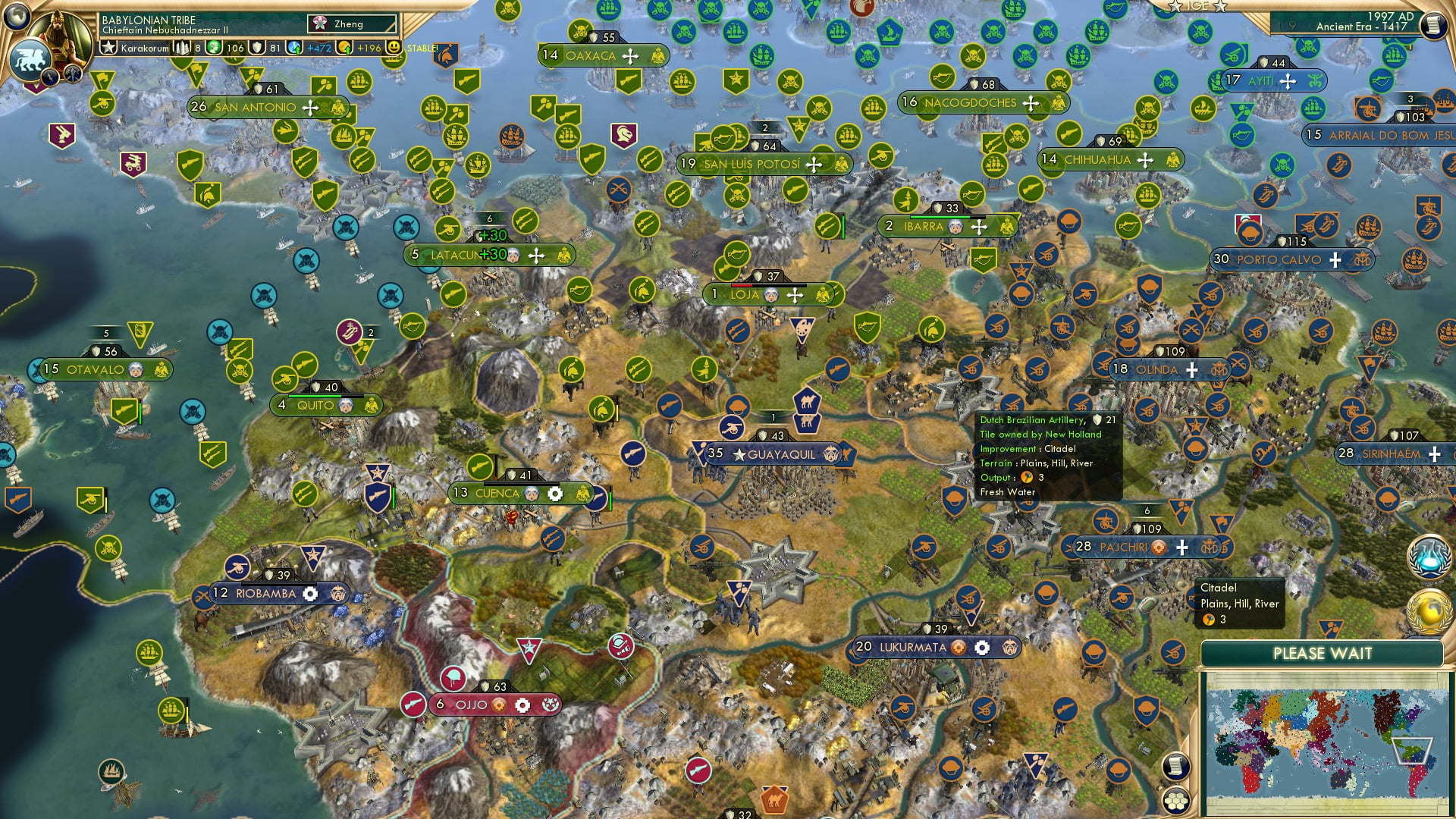1456x819 pixels.
Task: Click the winged lion emblem in top-left
Action: pos(31,59)
